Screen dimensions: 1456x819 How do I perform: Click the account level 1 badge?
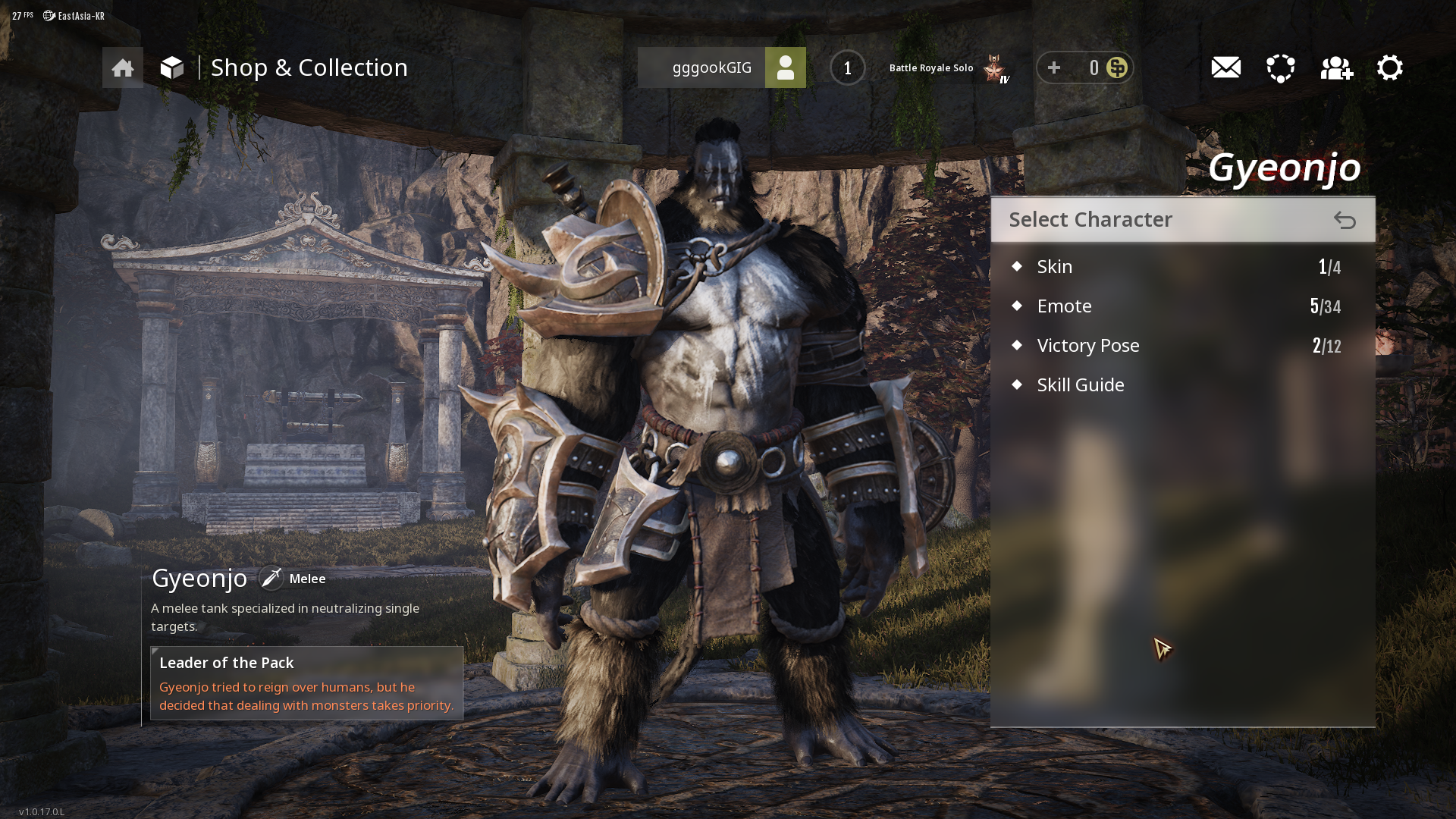point(847,68)
